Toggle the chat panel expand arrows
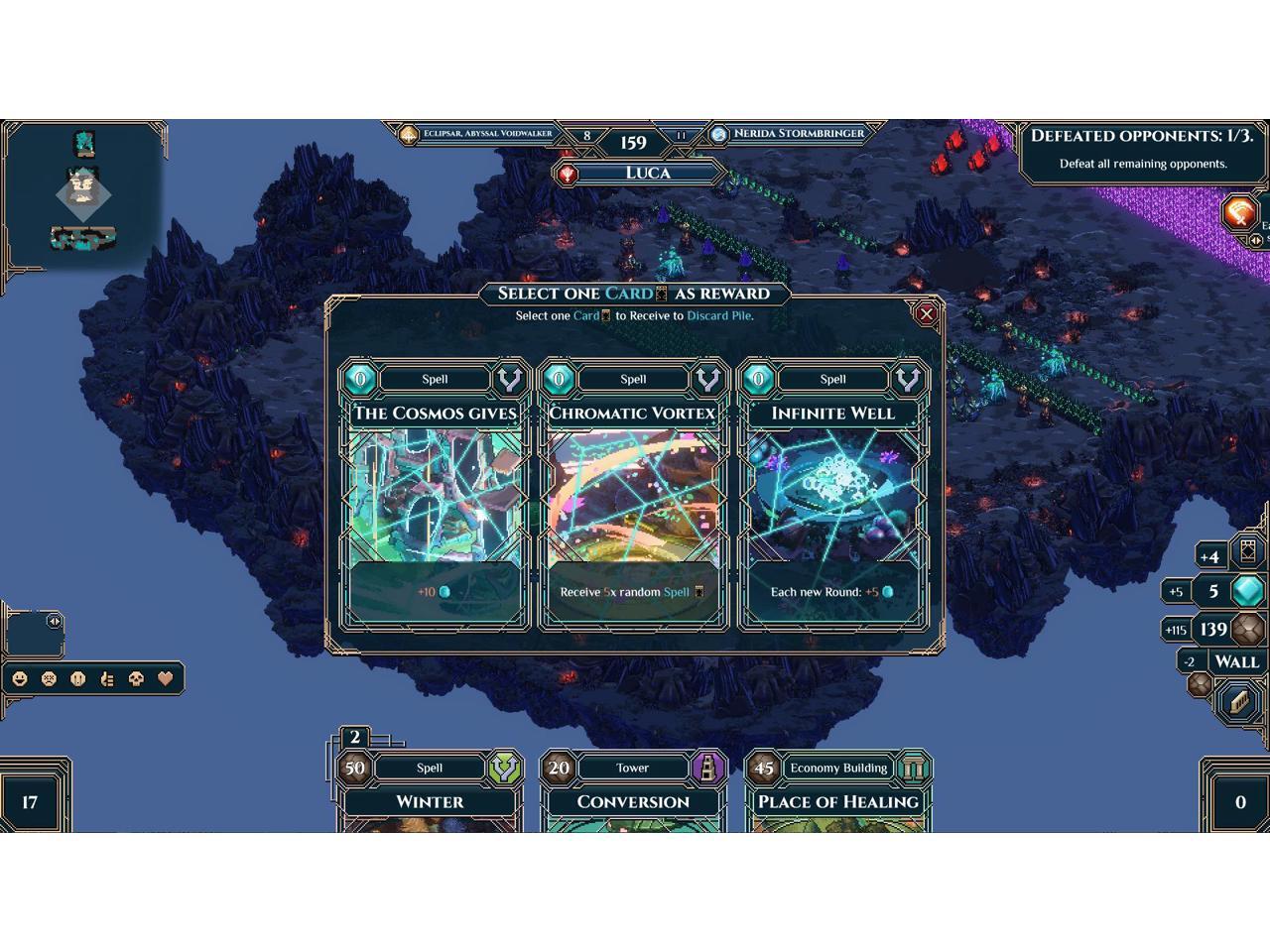 click(55, 622)
